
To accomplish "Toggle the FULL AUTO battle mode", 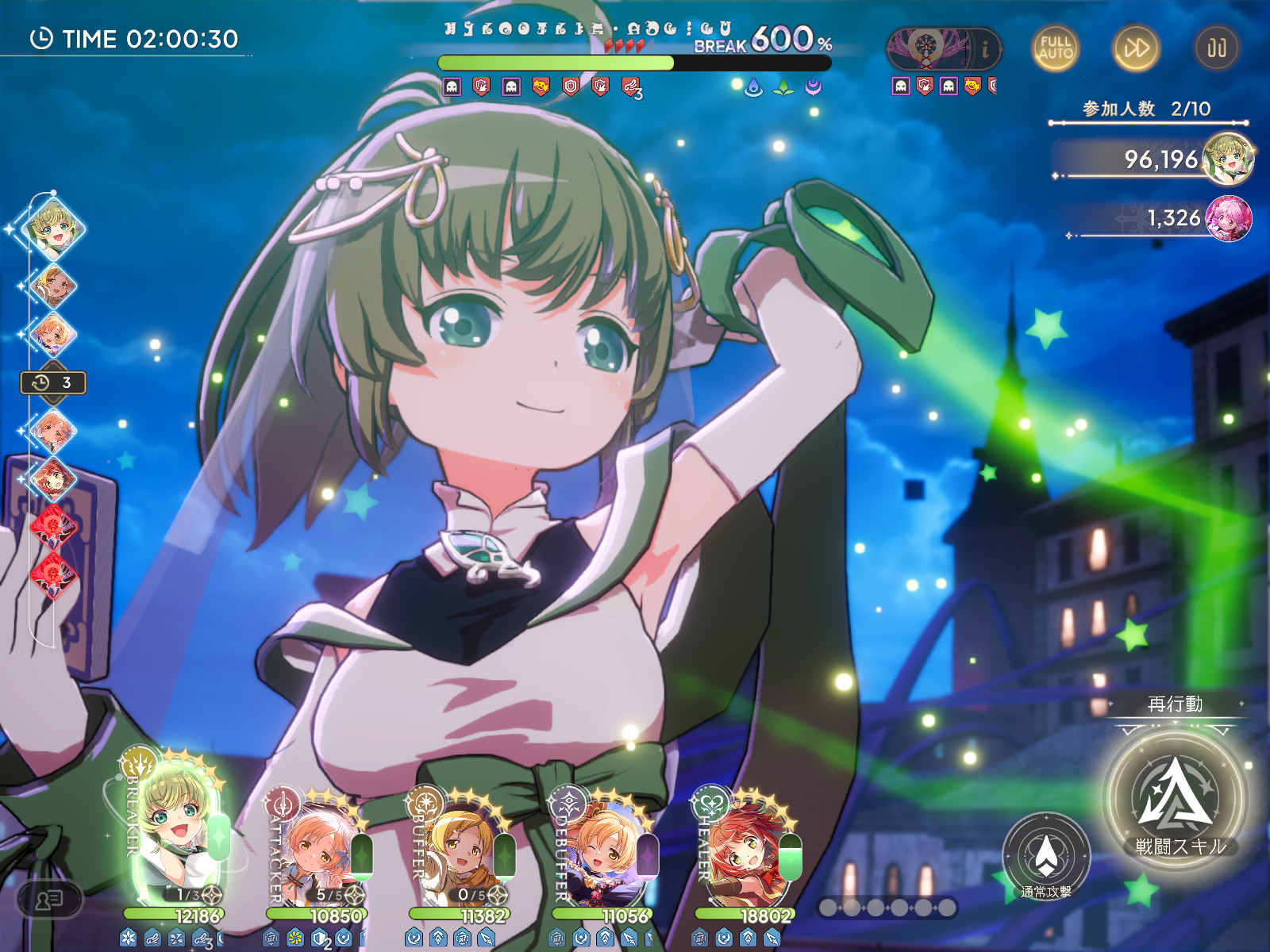I will [1055, 48].
